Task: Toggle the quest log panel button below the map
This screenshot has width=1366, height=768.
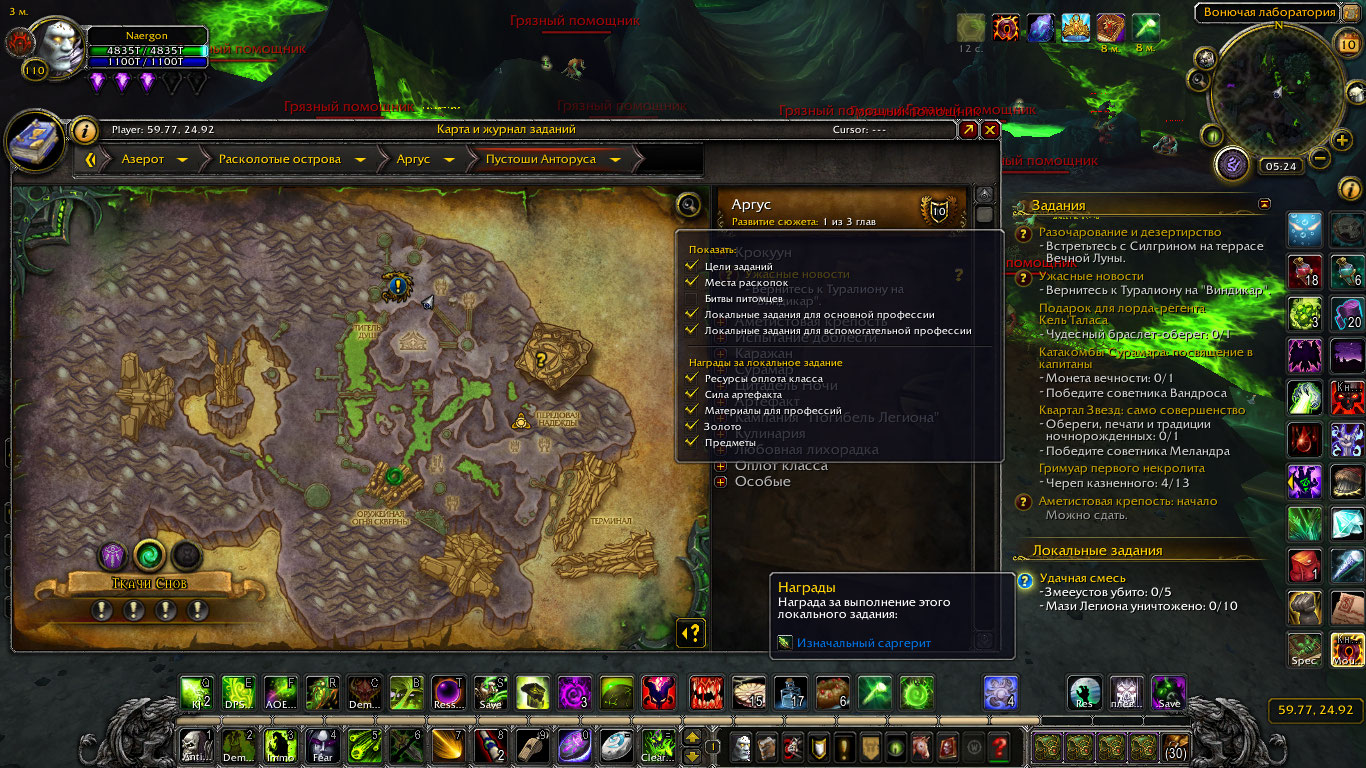Action: (691, 632)
